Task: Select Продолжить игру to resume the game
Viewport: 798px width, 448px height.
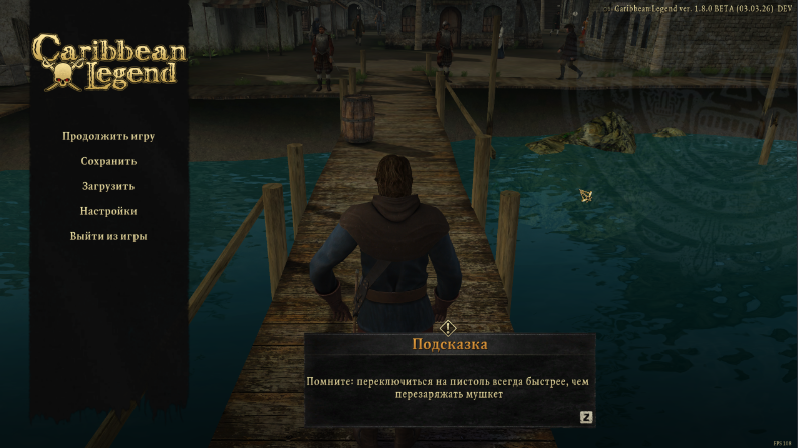Action: coord(108,136)
